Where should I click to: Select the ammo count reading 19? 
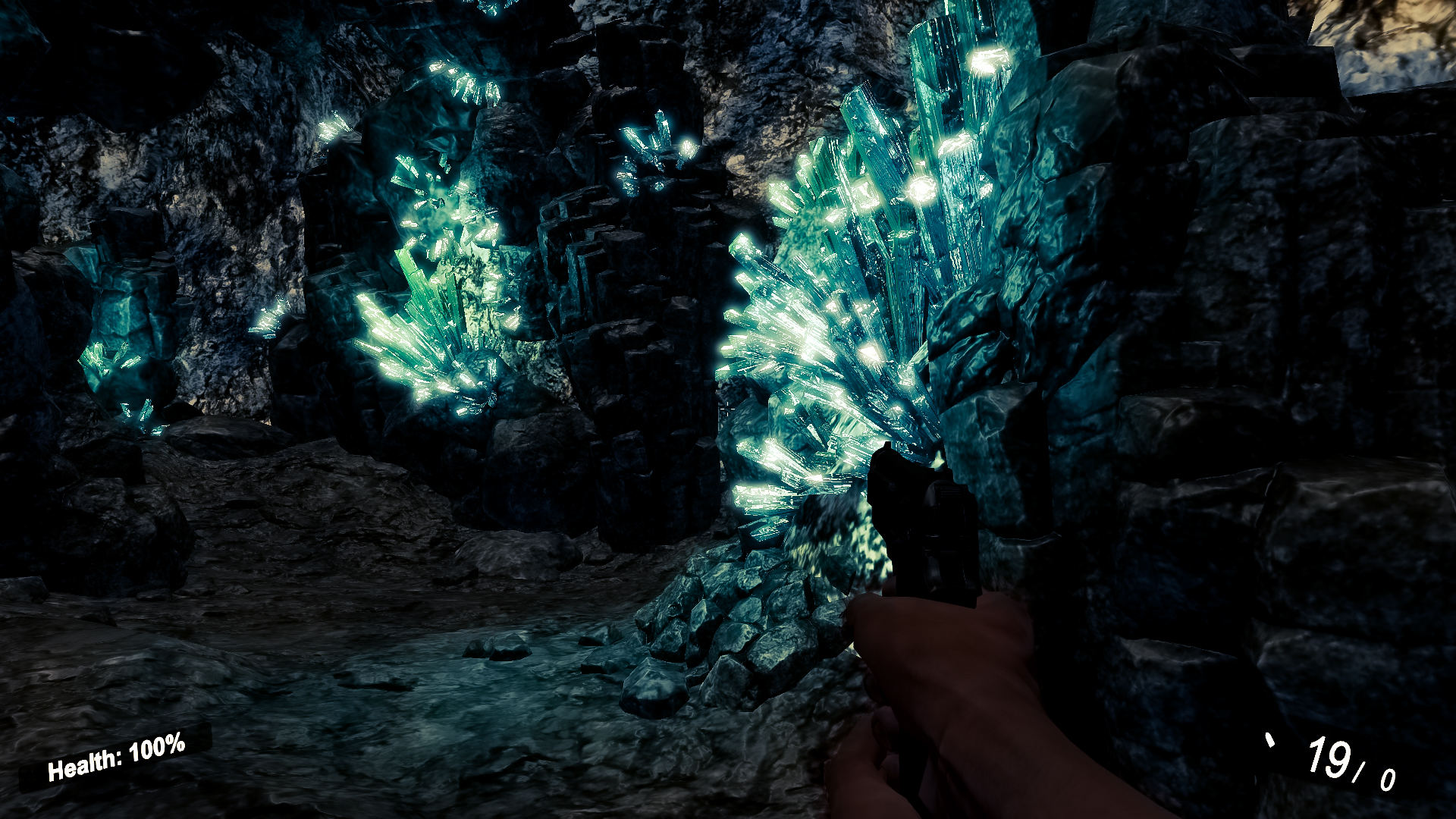[x=1329, y=757]
